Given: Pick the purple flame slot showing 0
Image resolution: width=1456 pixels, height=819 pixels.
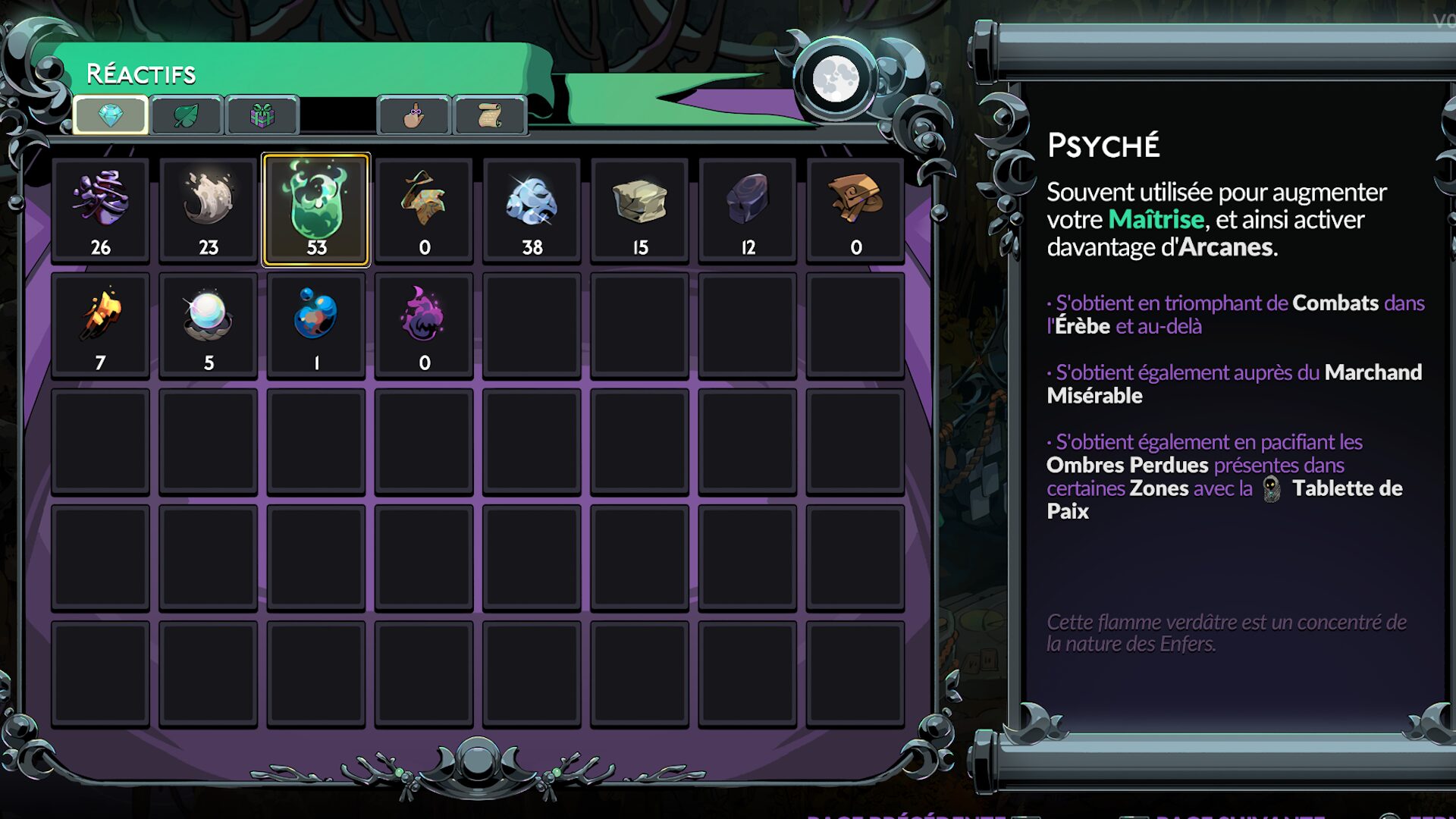Looking at the screenshot, I should (x=424, y=325).
